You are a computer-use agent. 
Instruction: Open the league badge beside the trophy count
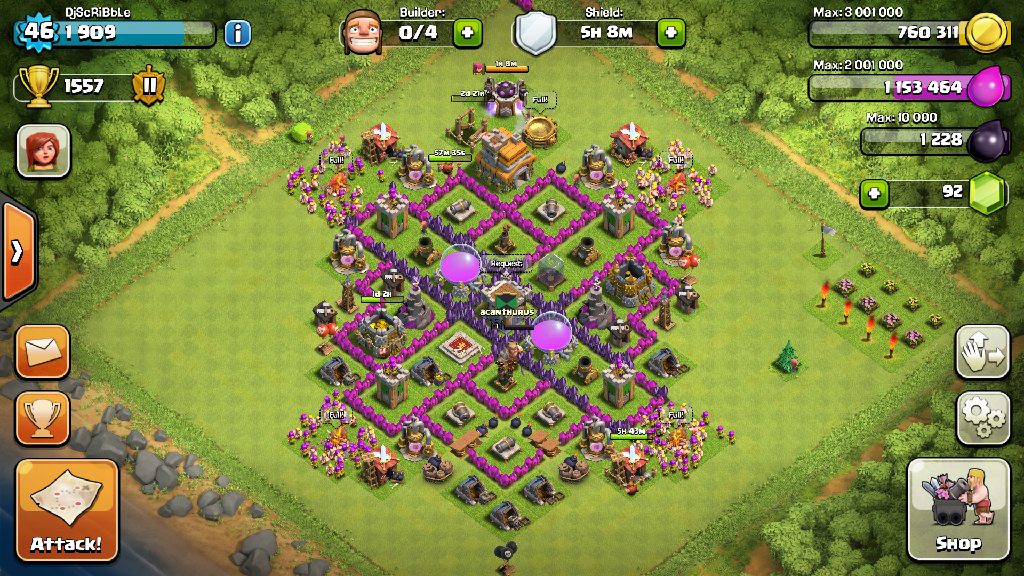[x=149, y=86]
